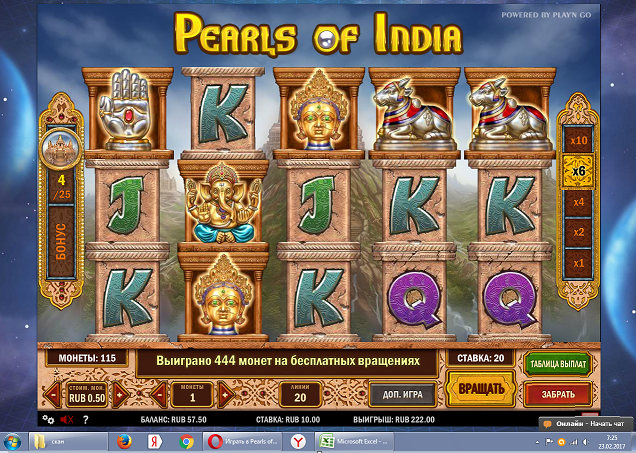This screenshot has height=453, width=636.
Task: Switch to the Microsoft Excel taskbar window
Action: pyautogui.click(x=355, y=441)
